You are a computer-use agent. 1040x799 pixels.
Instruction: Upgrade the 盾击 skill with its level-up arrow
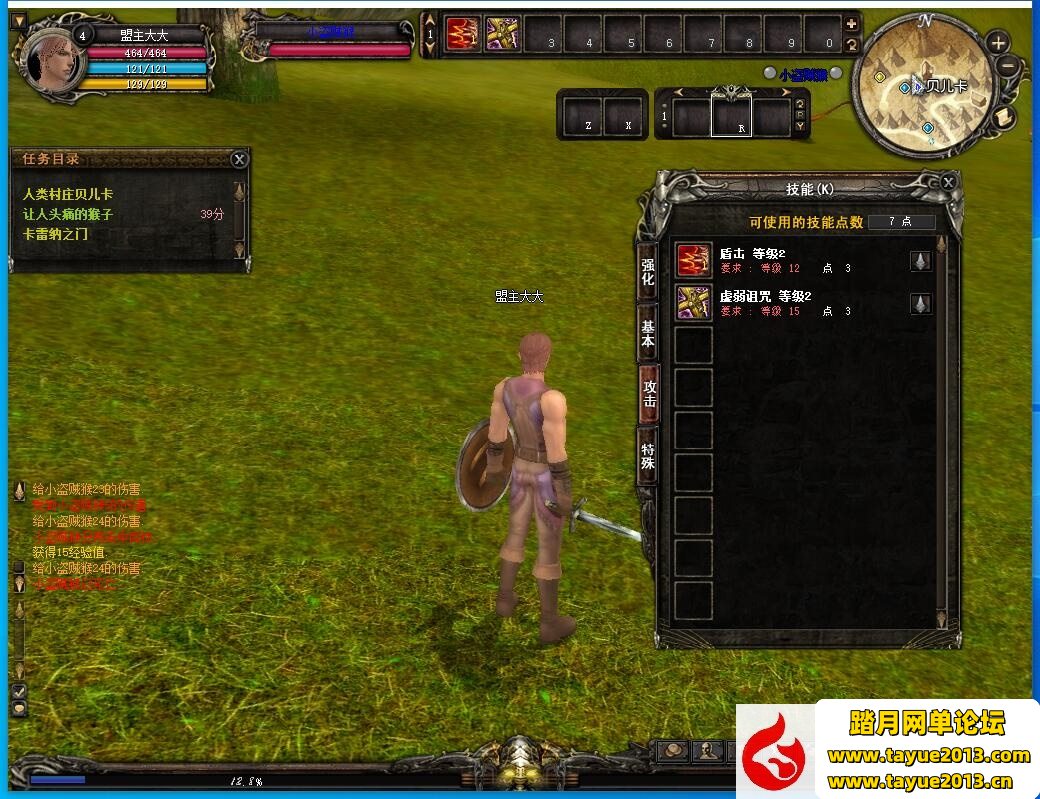tap(921, 261)
